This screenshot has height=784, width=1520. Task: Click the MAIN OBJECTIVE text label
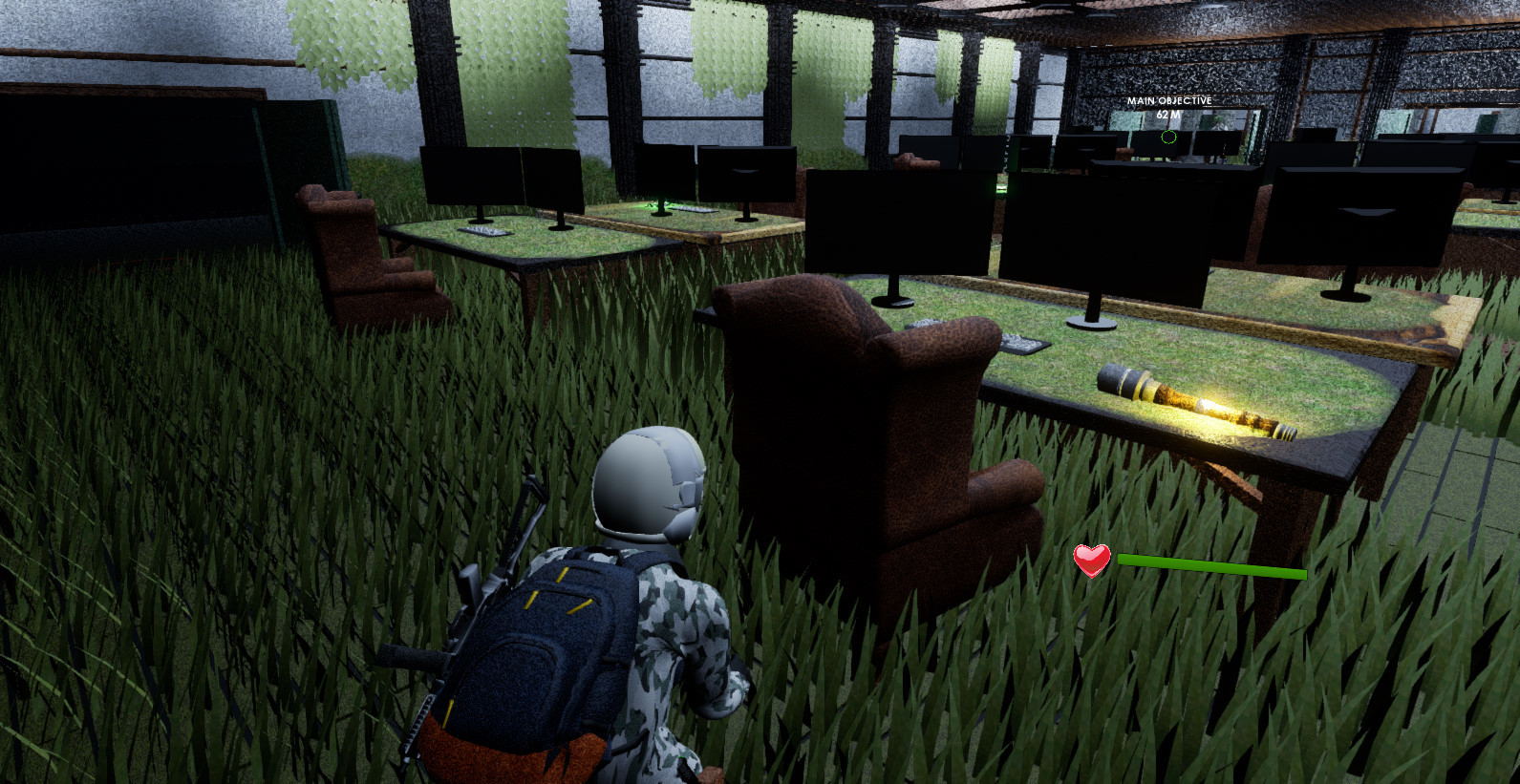click(1167, 100)
